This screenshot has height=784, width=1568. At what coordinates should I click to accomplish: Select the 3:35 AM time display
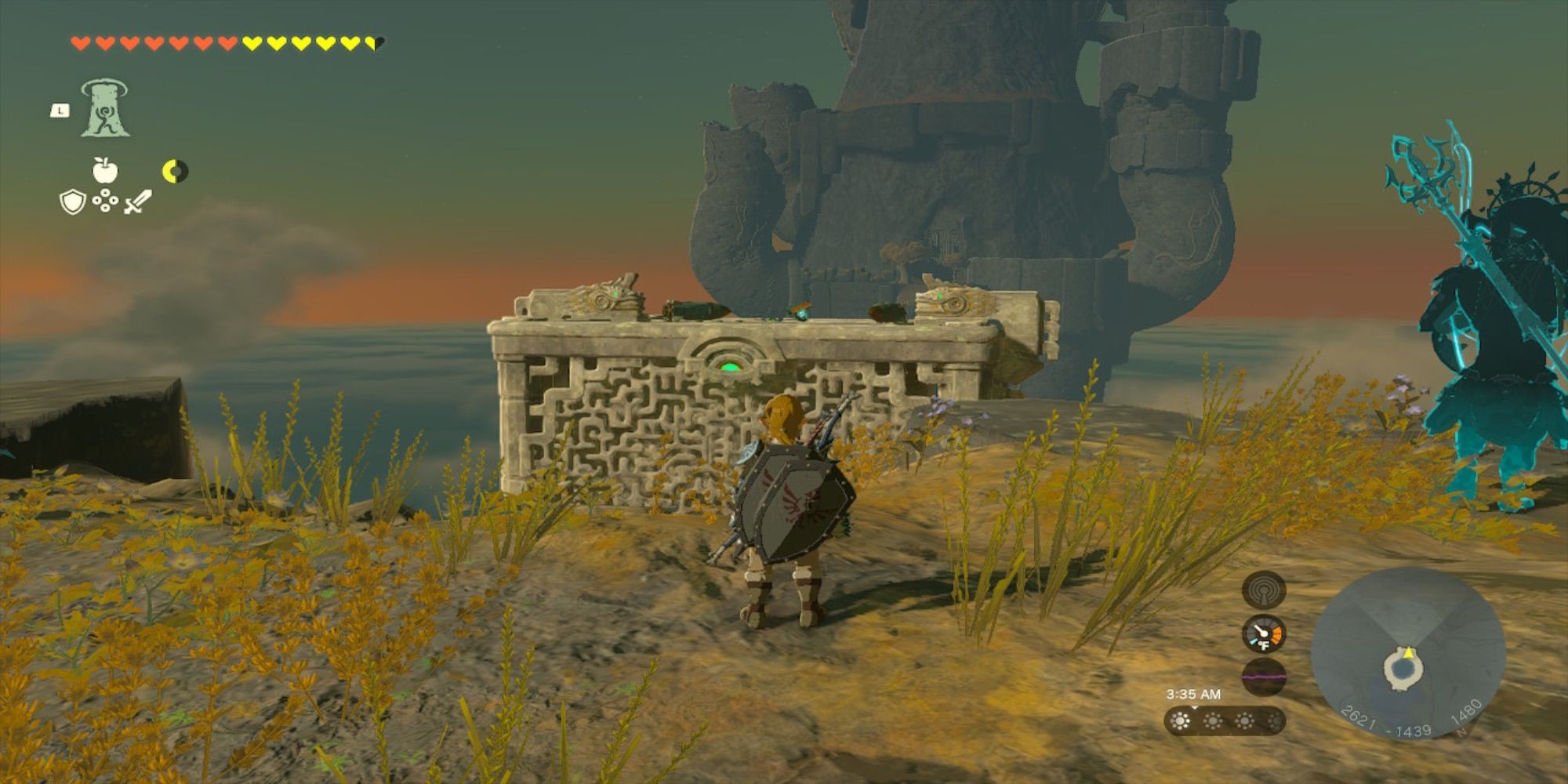coord(1195,694)
